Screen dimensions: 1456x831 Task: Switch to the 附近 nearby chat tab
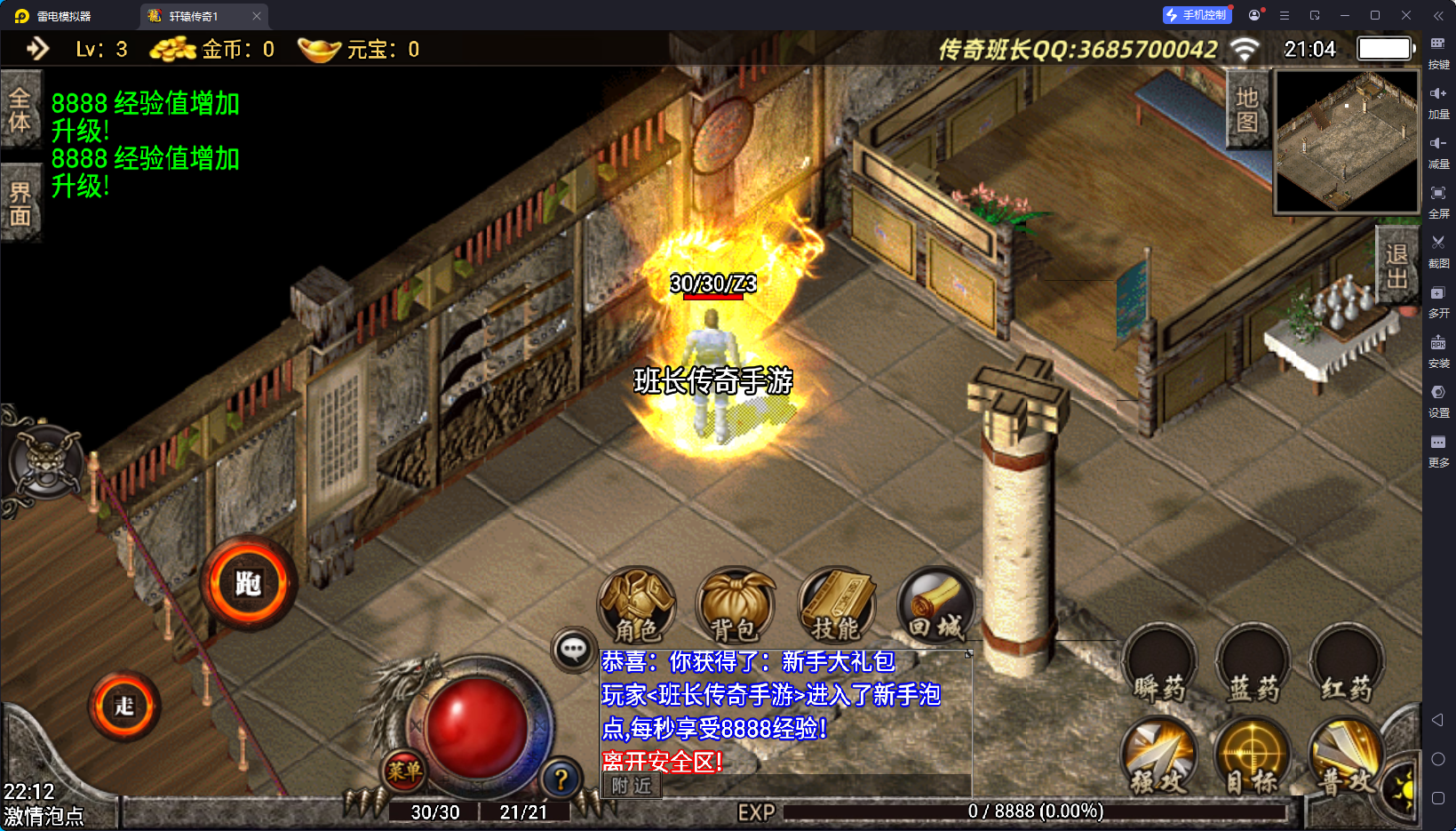[x=632, y=786]
